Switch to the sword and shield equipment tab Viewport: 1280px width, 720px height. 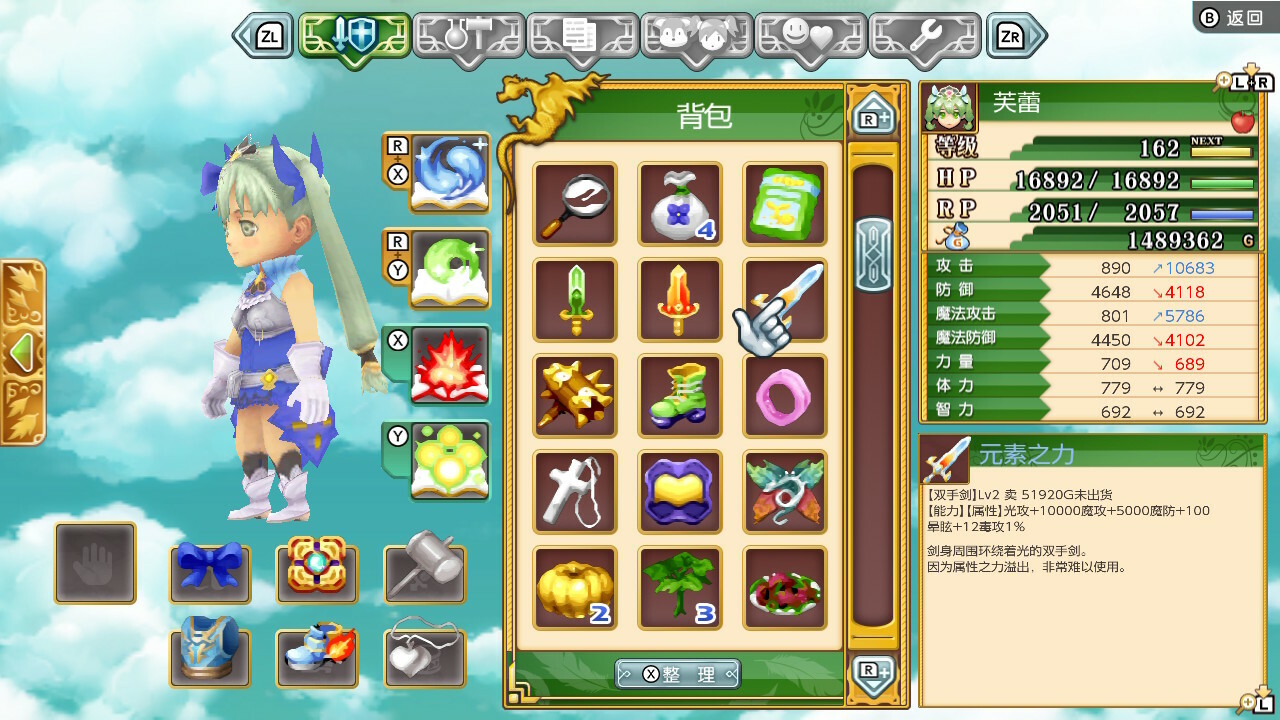(x=354, y=37)
